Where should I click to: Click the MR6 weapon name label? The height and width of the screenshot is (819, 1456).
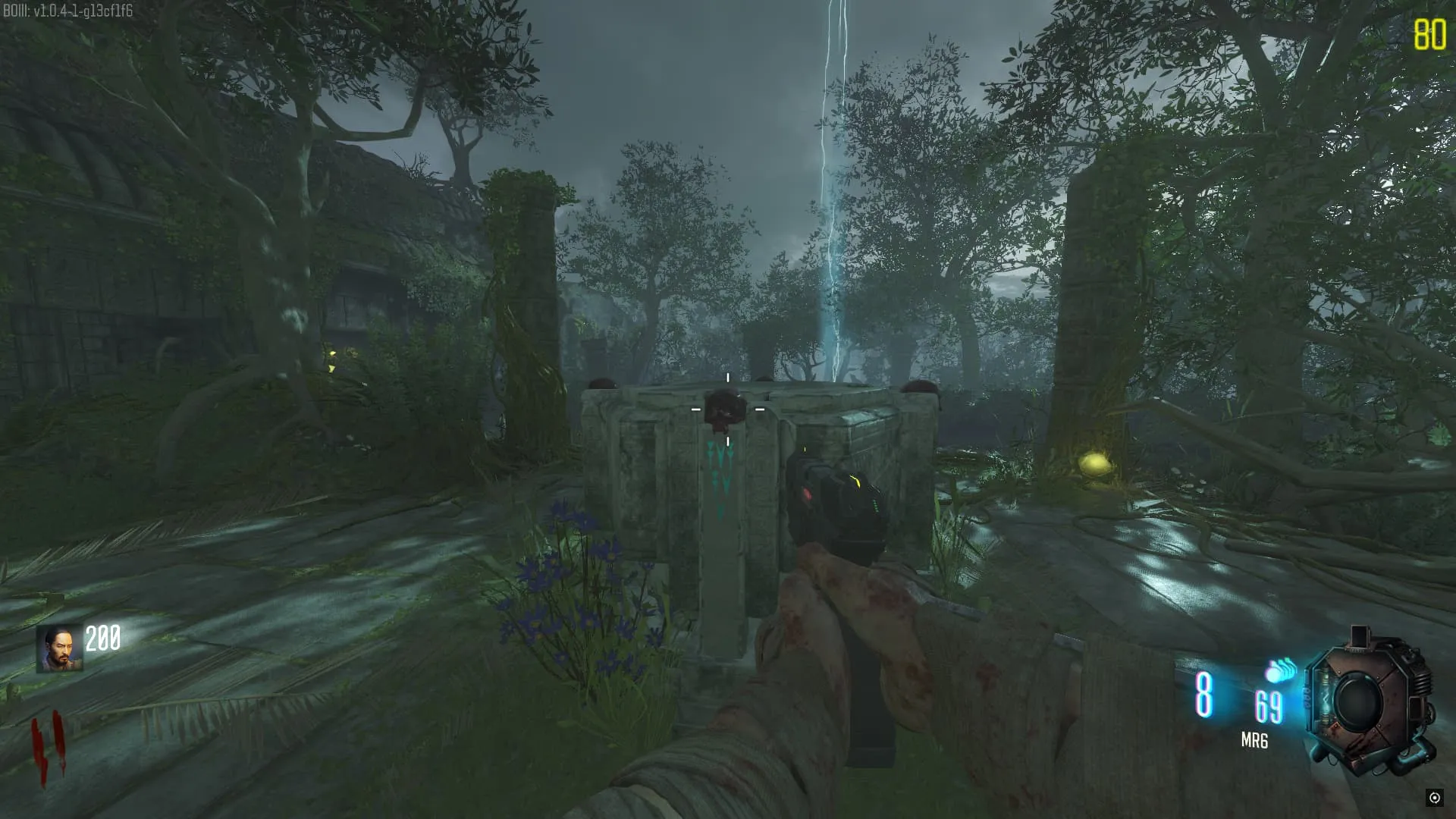[x=1254, y=740]
